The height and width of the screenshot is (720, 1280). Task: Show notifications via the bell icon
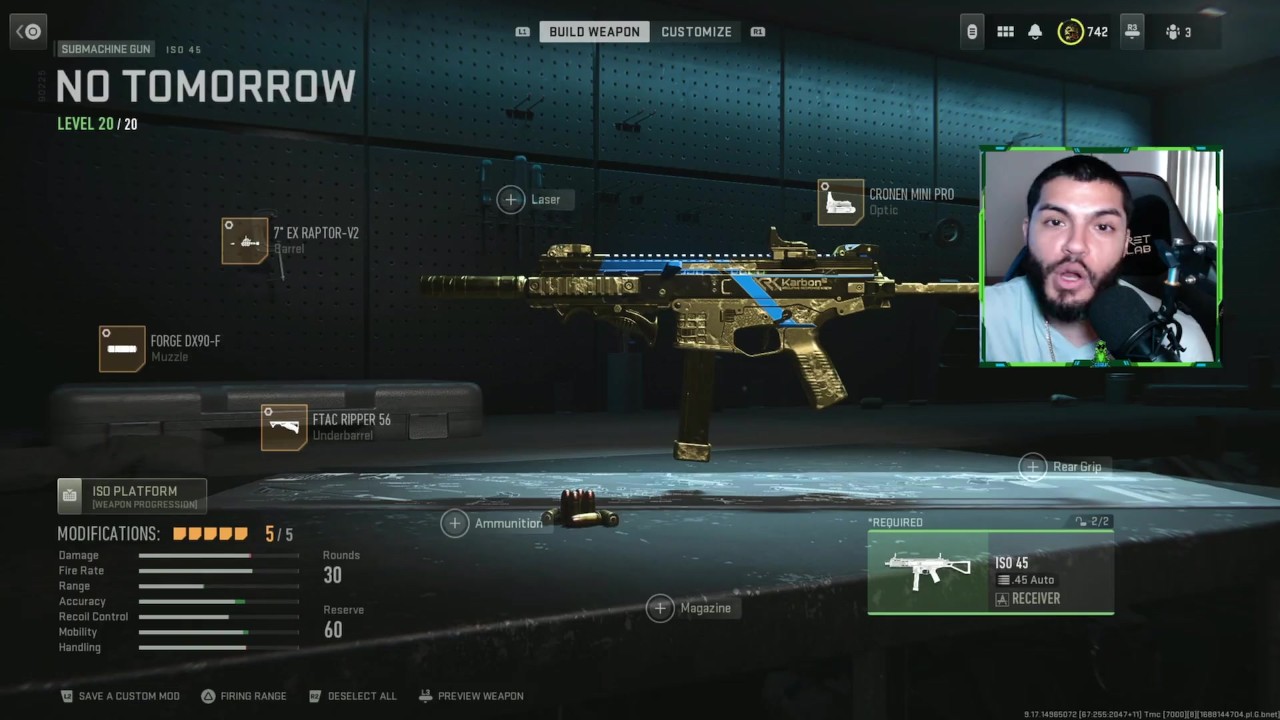[1035, 32]
